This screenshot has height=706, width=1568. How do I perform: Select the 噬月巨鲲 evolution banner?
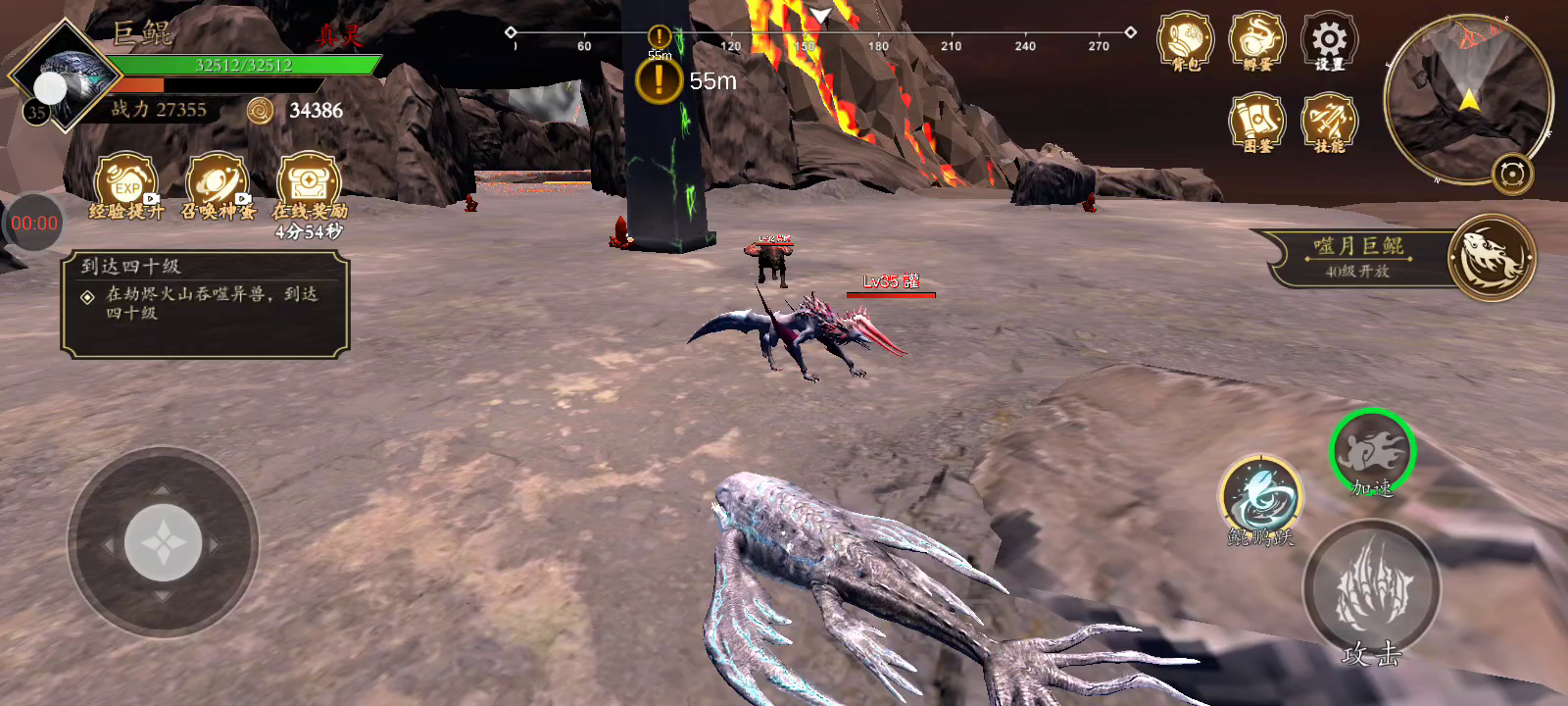tap(1401, 258)
